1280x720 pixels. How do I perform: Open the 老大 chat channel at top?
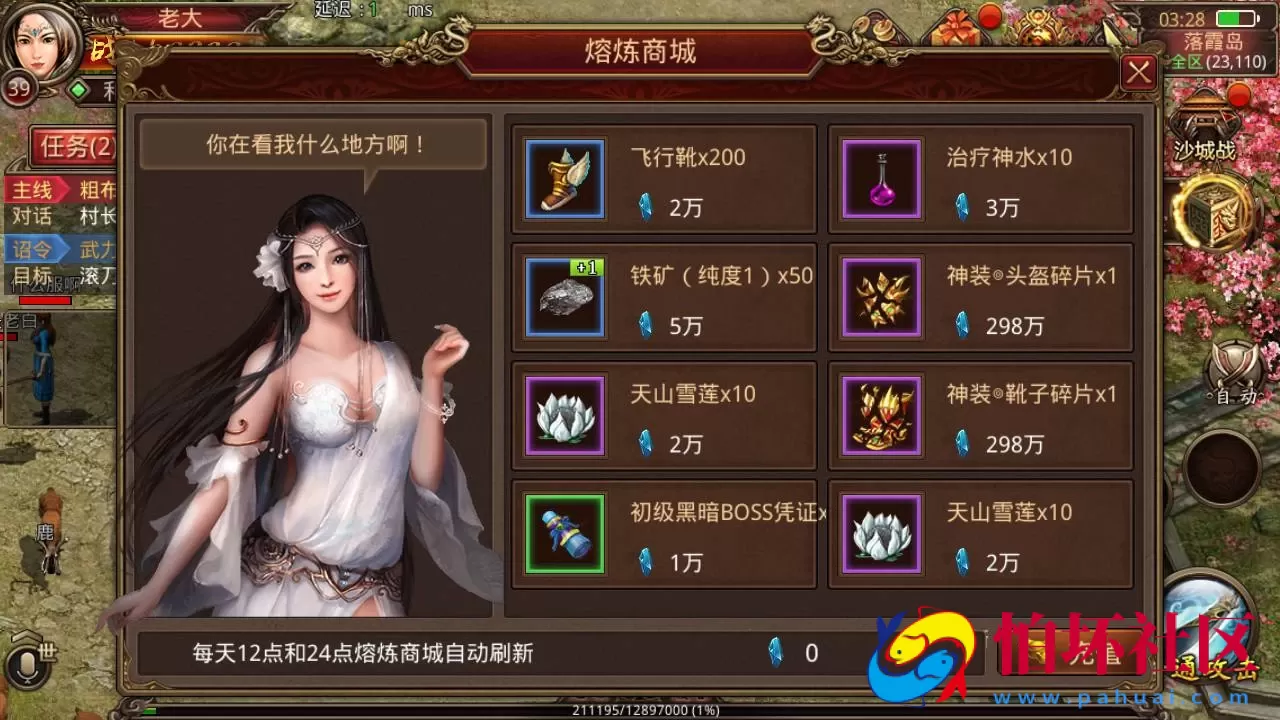point(180,16)
